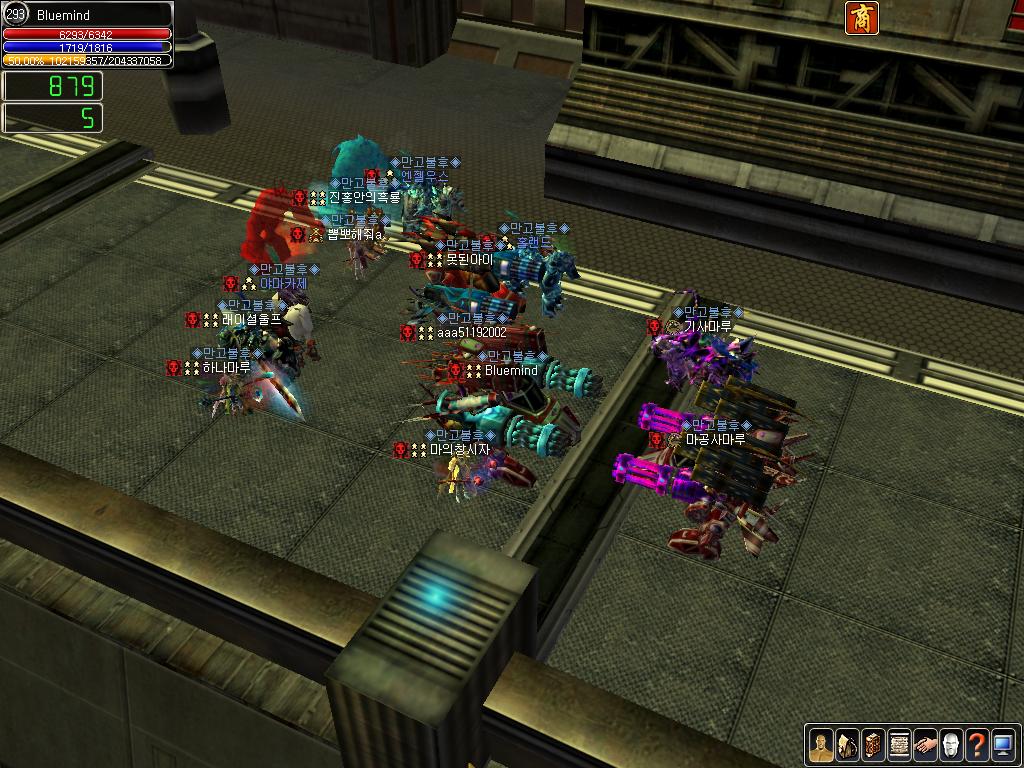Open the parchment scroll icon

[899, 745]
